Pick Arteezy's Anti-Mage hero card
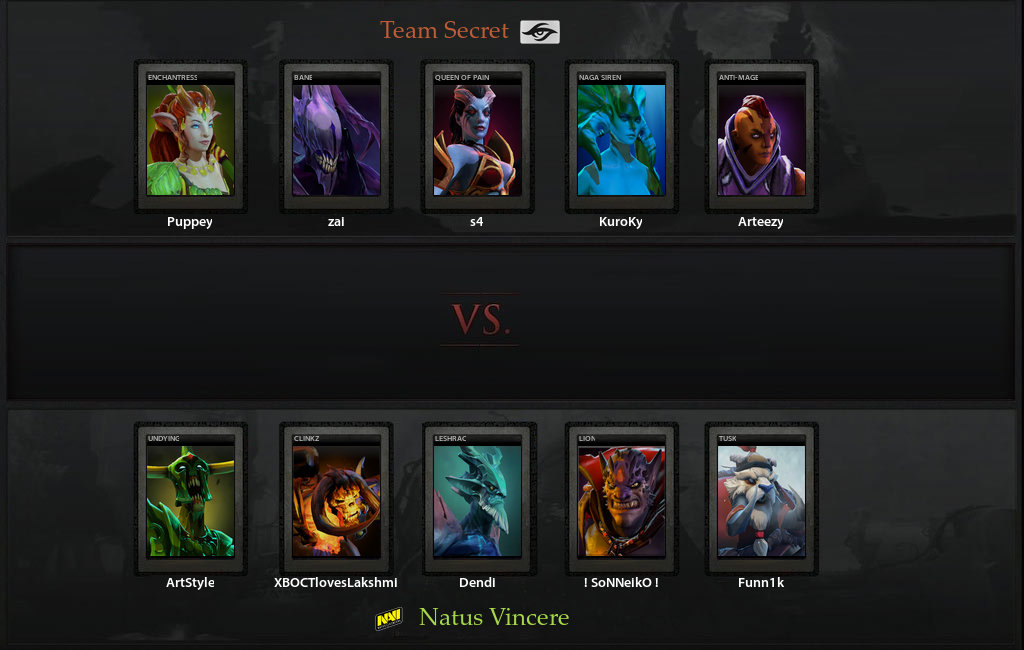1024x650 pixels. click(x=761, y=137)
